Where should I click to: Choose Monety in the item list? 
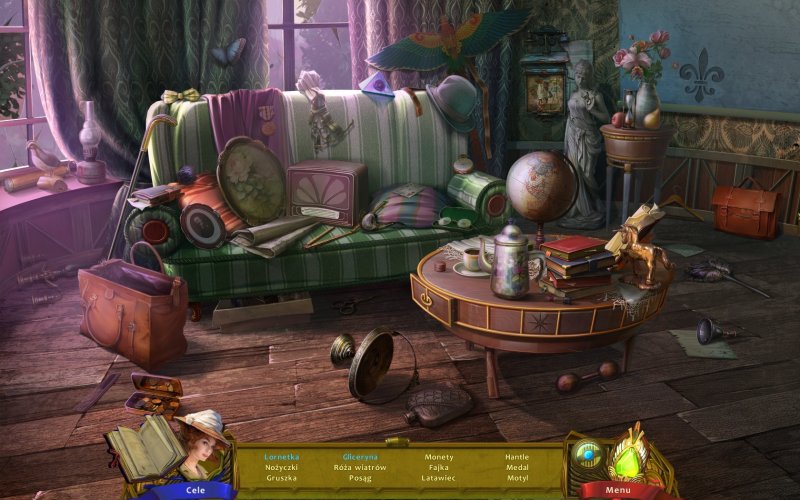pyautogui.click(x=438, y=456)
